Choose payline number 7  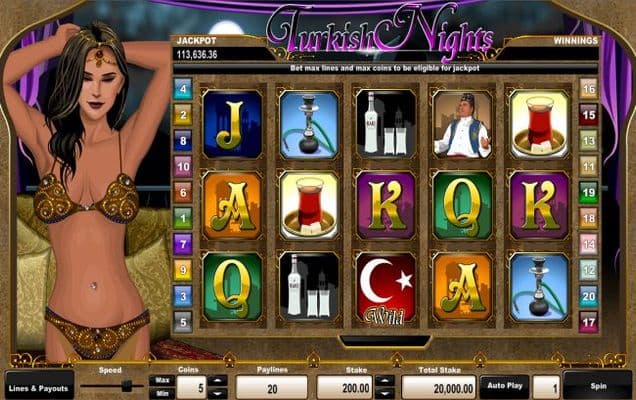point(182,243)
